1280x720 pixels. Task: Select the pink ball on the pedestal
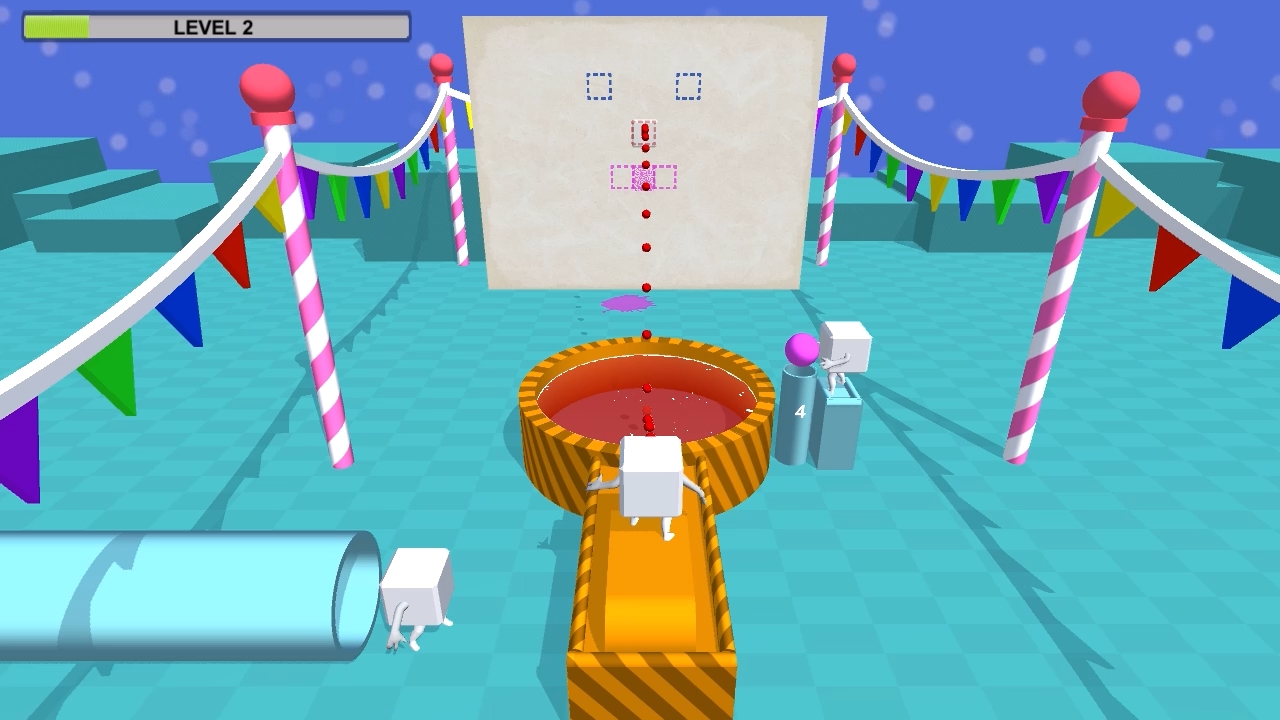pyautogui.click(x=802, y=348)
